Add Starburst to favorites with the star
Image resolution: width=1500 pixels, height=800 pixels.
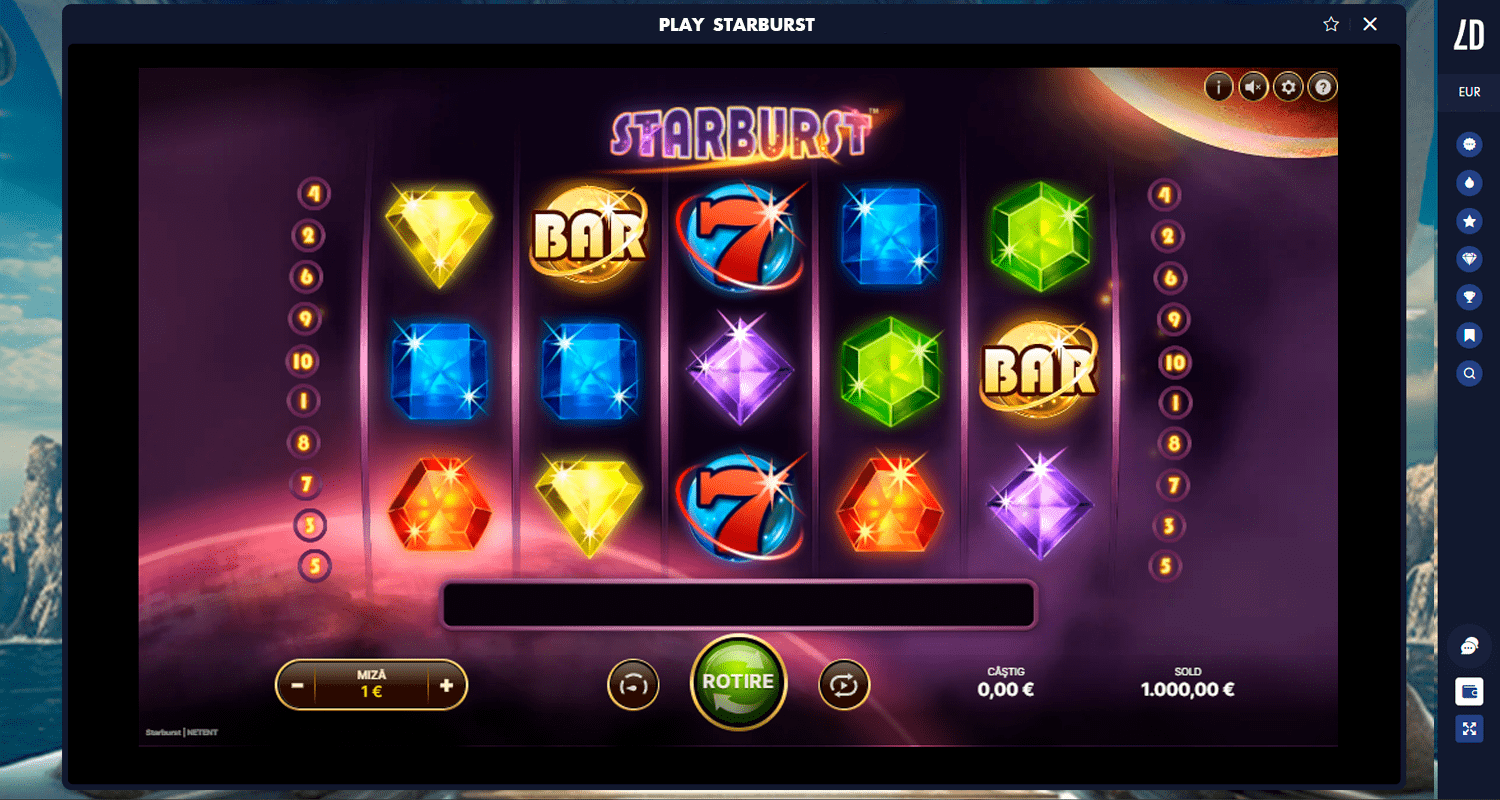click(1331, 24)
